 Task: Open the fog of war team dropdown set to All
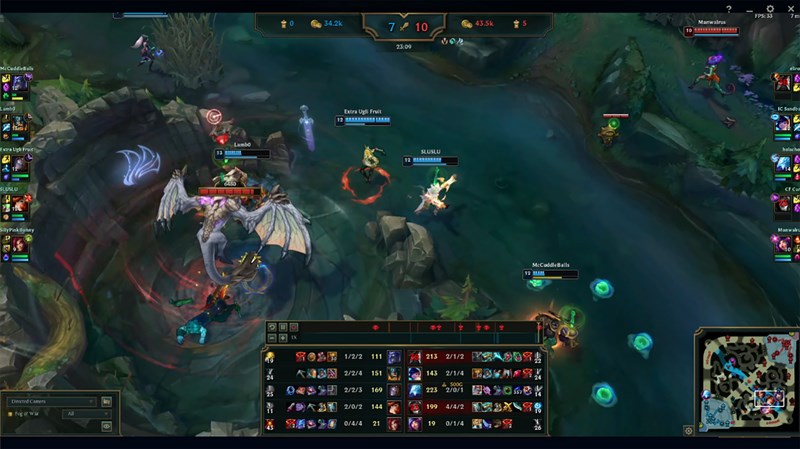point(86,414)
